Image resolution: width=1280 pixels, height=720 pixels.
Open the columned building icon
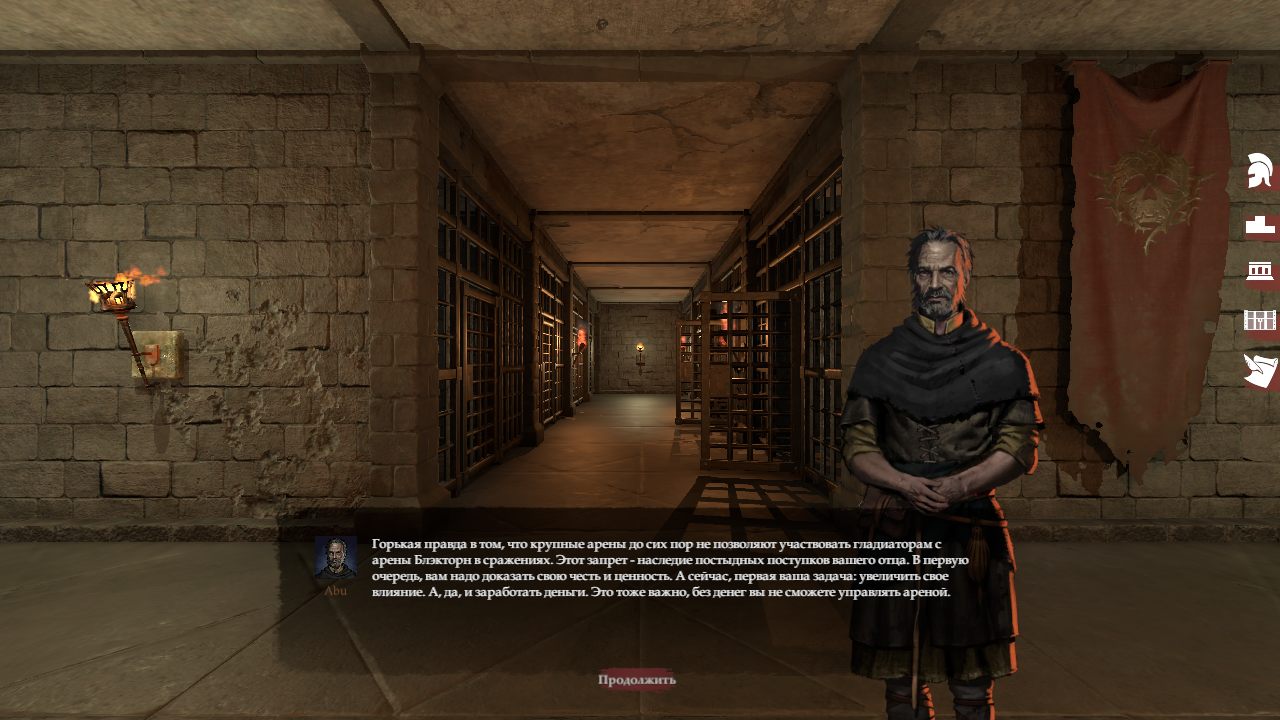[x=1259, y=271]
